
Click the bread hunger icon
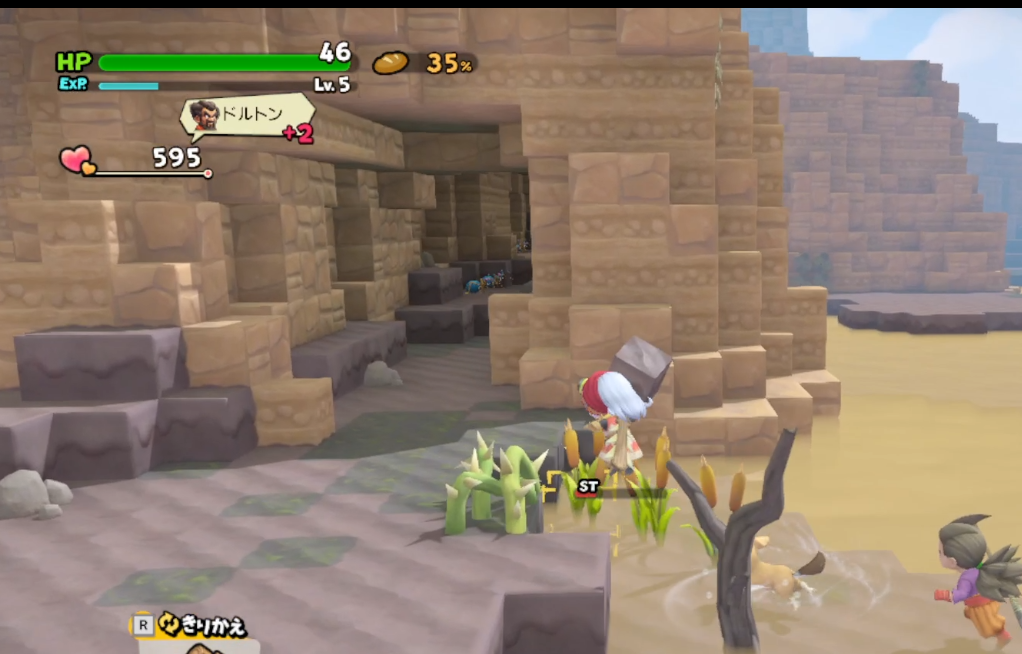(391, 63)
